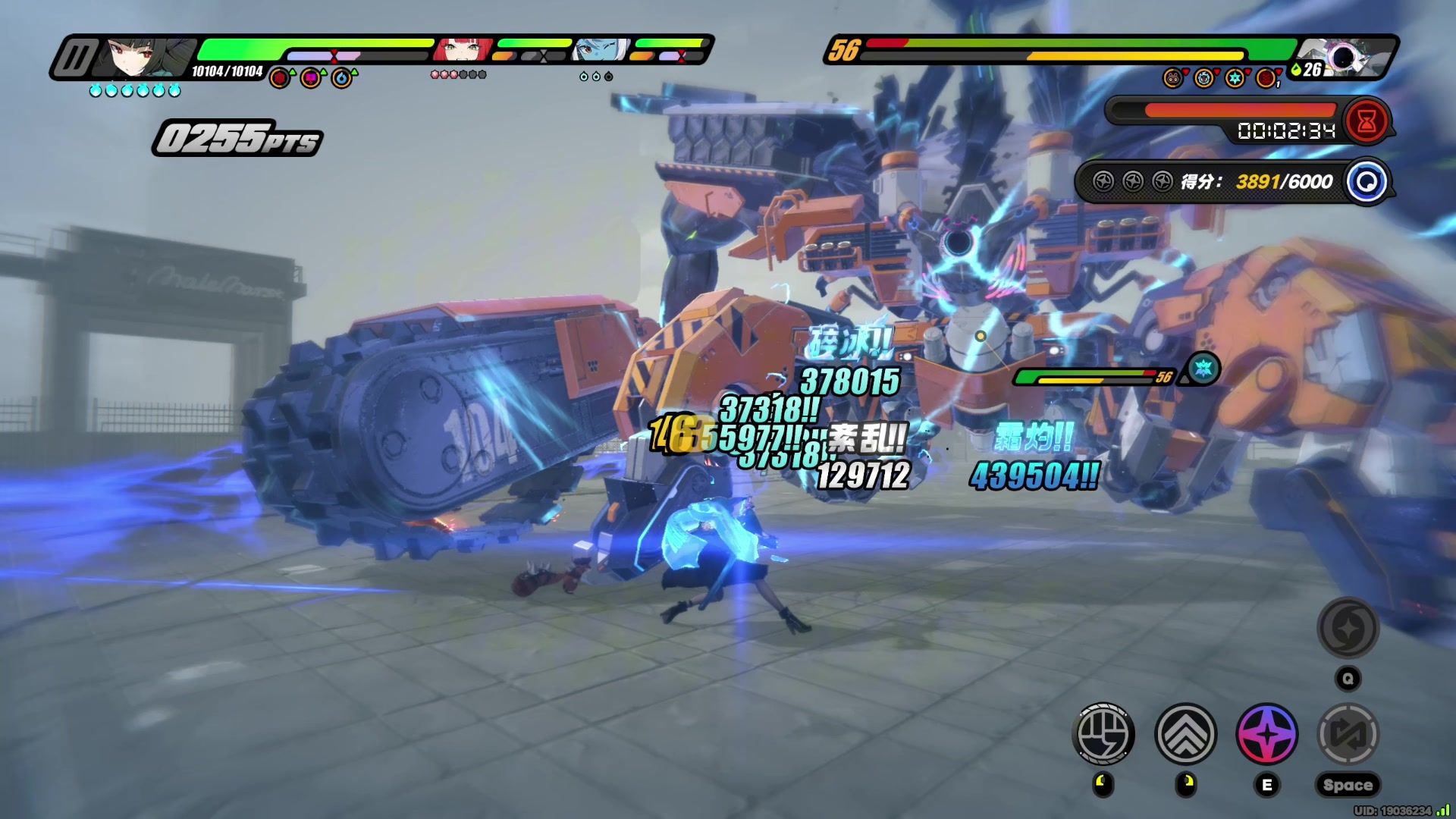The image size is (1456, 819).
Task: Switch to the blue-haired teammate portrait
Action: (x=601, y=50)
